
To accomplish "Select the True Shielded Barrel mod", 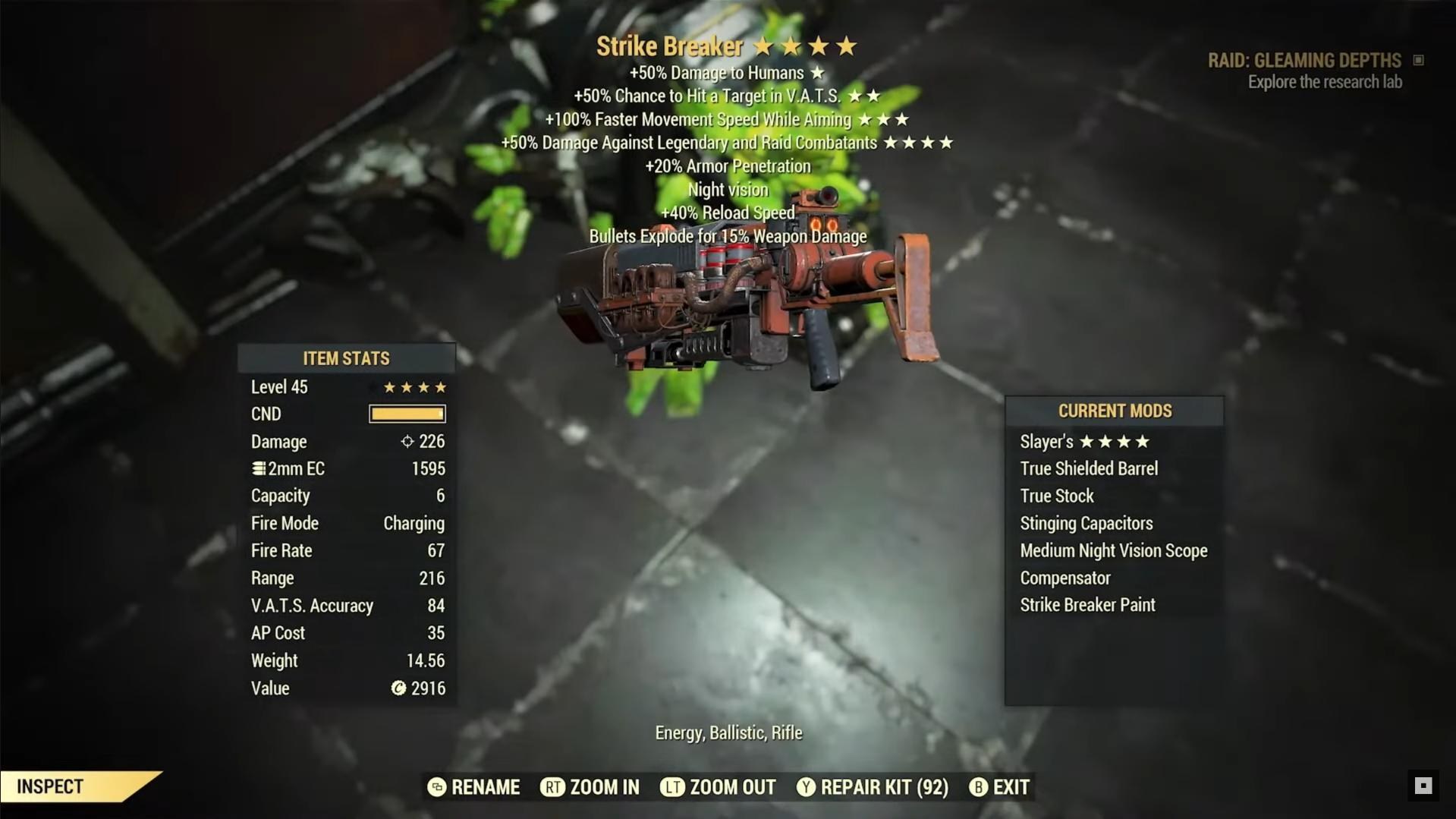I will (x=1089, y=469).
